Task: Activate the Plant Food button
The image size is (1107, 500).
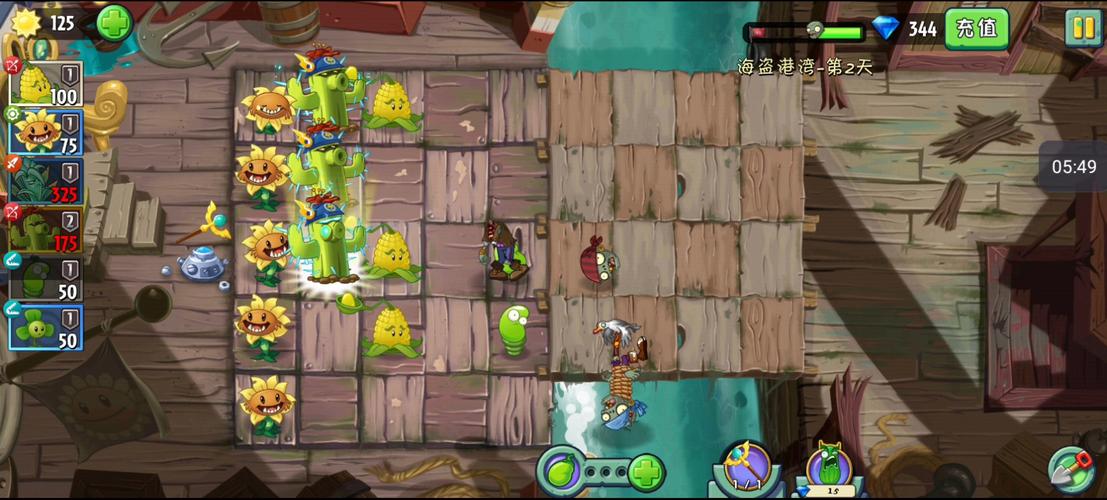Action: point(560,470)
